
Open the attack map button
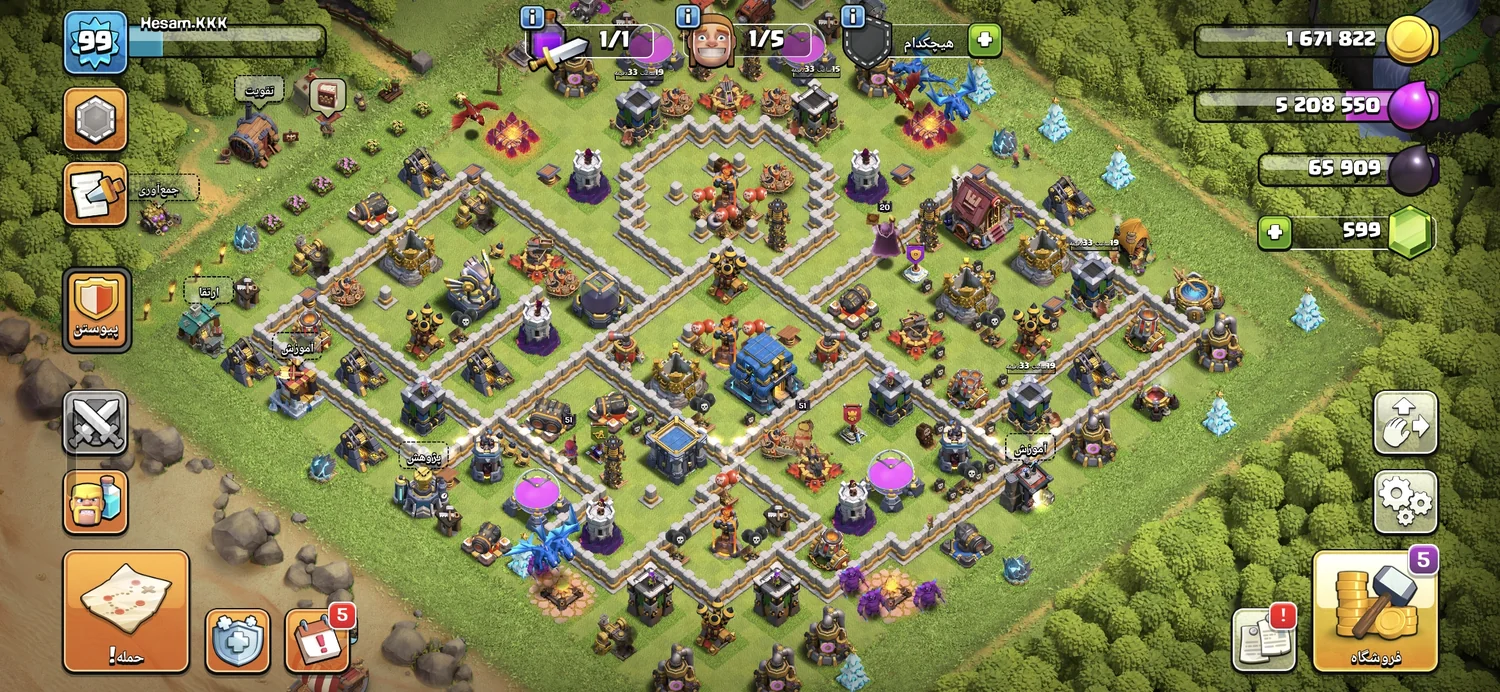tap(126, 610)
